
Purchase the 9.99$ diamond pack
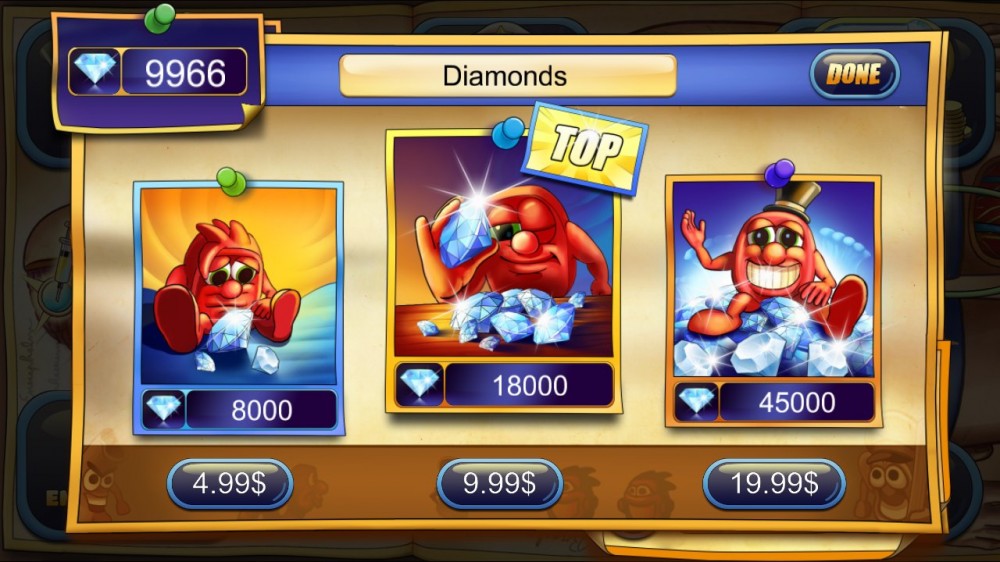(499, 485)
